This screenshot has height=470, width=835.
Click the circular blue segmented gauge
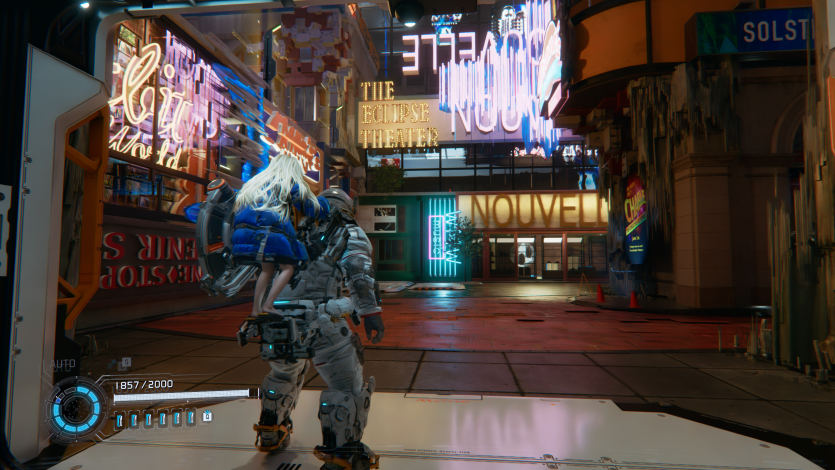[76, 408]
